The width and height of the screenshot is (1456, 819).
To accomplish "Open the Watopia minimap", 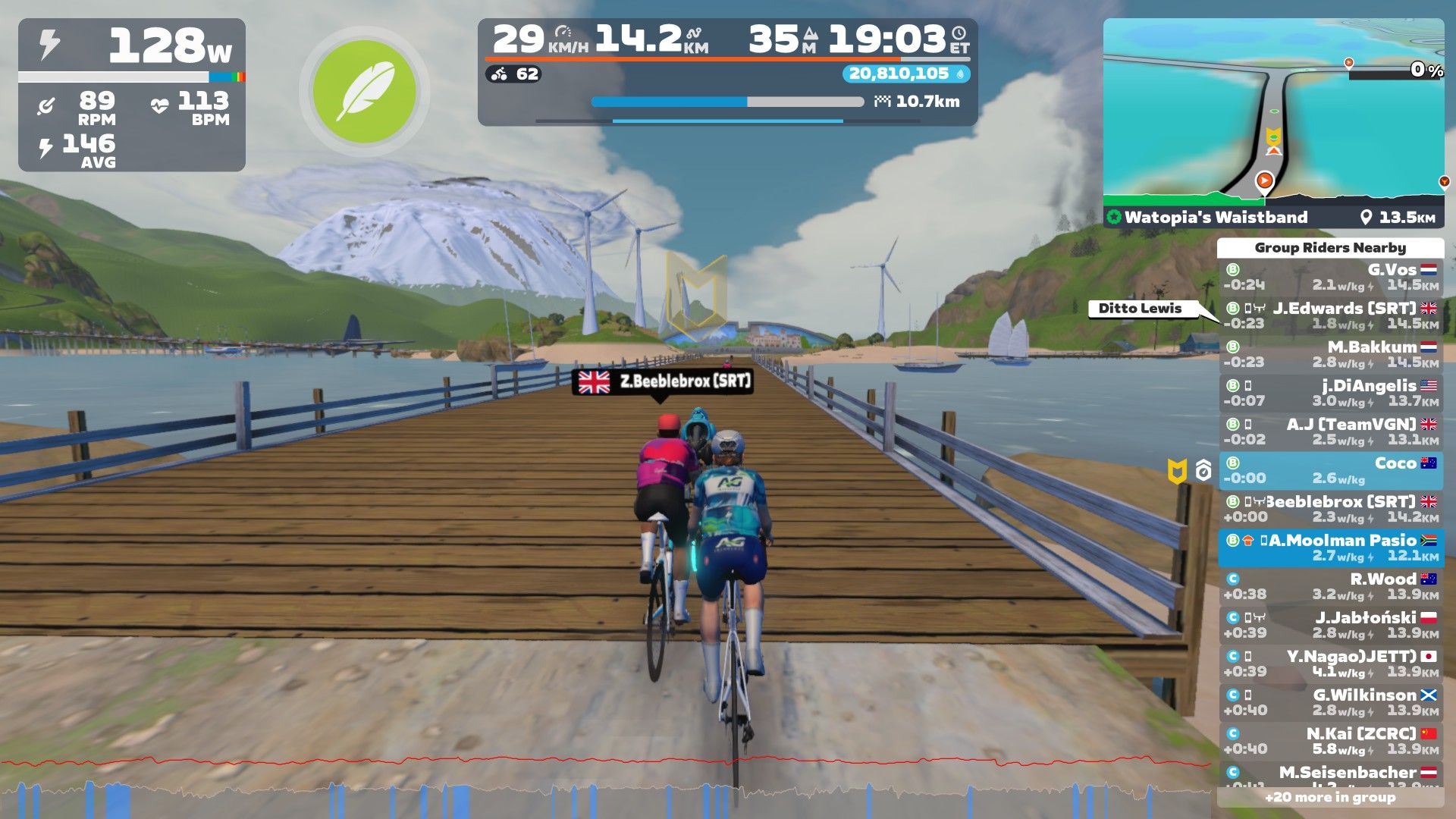I will coord(1272,114).
